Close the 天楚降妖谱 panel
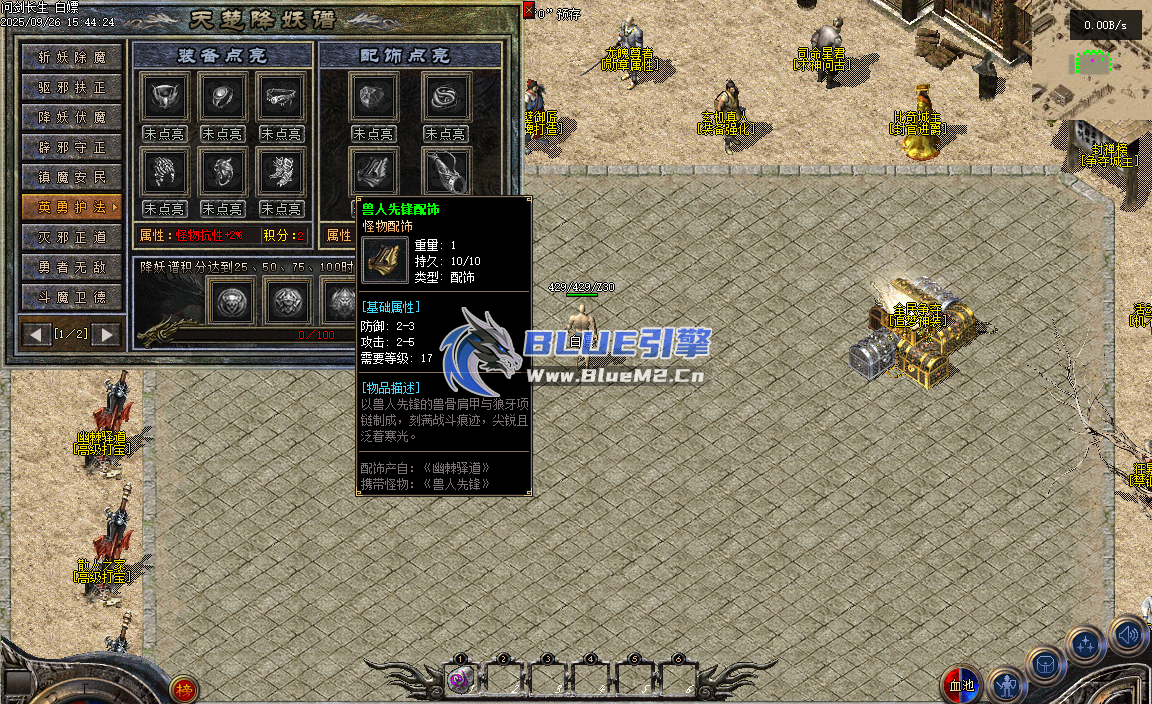The height and width of the screenshot is (704, 1152). (x=528, y=10)
